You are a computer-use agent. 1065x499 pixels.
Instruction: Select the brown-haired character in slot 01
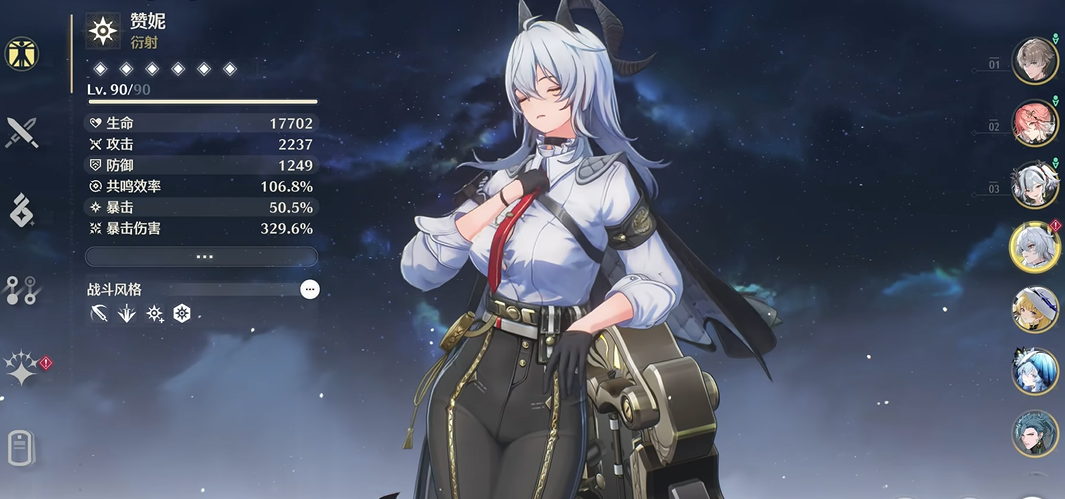tap(1034, 61)
